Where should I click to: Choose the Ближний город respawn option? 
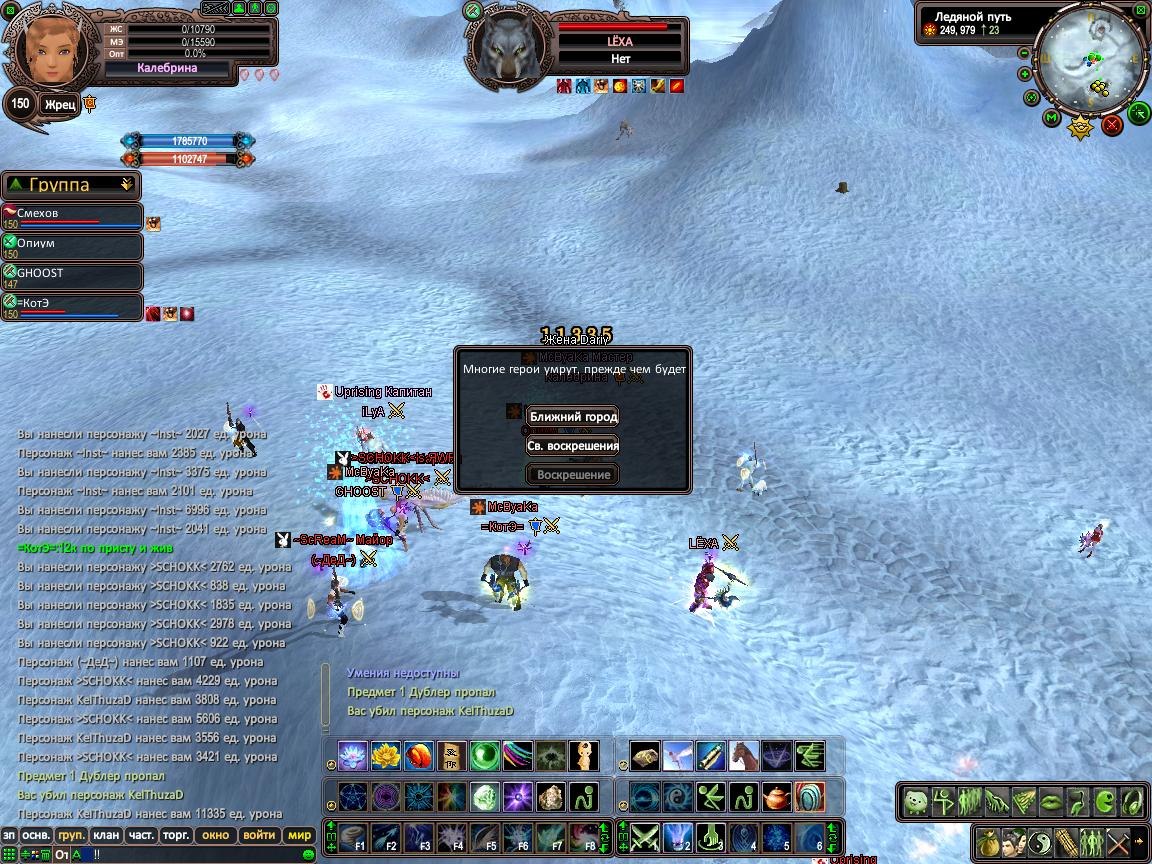click(573, 416)
